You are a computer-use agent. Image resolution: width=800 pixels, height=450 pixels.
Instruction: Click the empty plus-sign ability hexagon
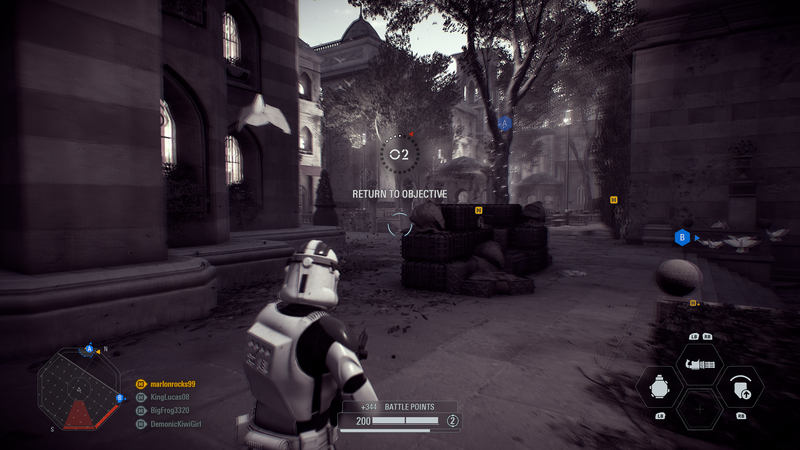click(x=700, y=409)
